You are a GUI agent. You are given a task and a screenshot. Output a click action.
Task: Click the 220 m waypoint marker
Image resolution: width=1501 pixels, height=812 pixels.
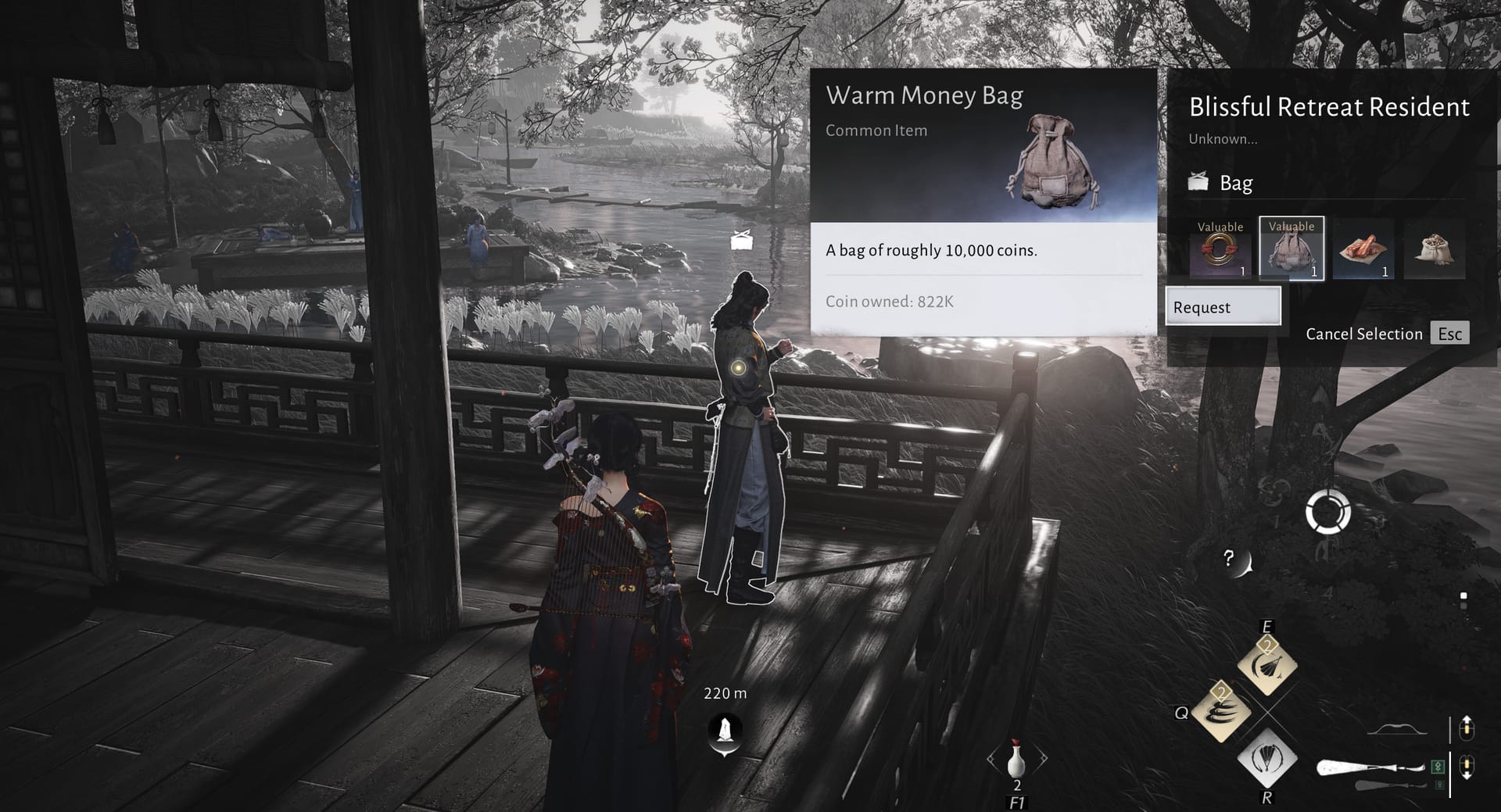pos(725,732)
